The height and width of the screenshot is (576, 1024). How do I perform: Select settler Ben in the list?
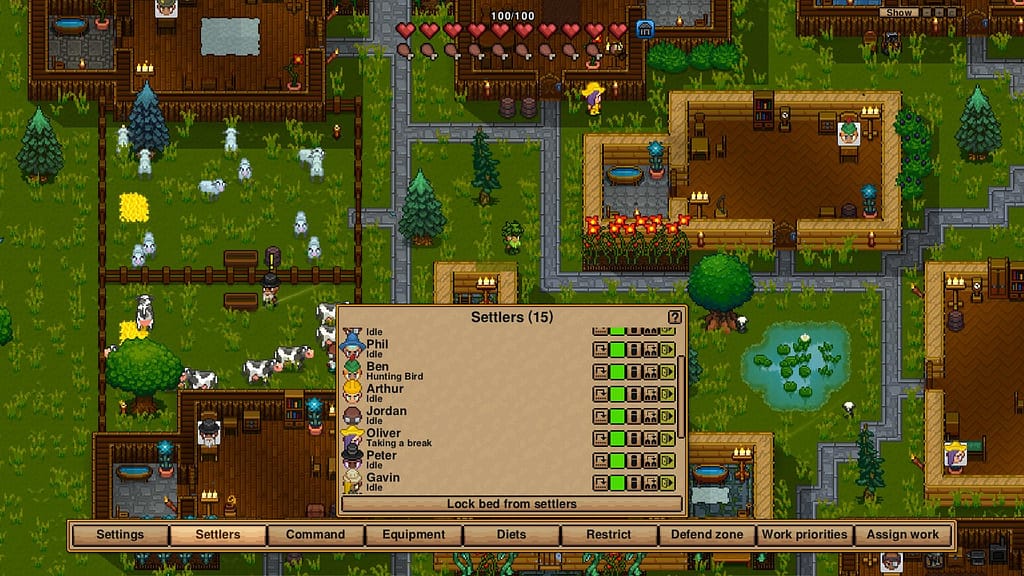click(376, 367)
